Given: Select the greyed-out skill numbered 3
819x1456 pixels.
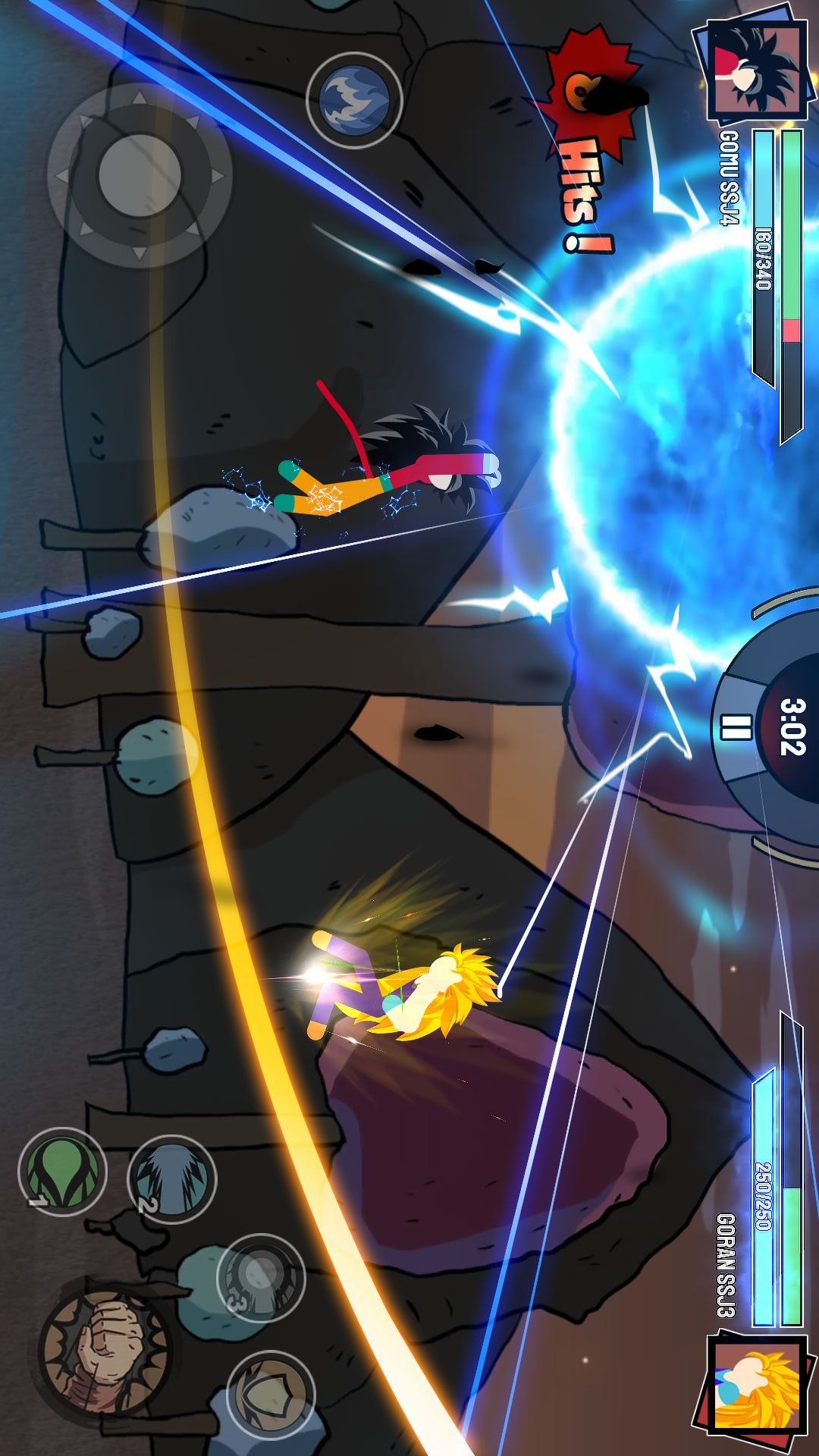Looking at the screenshot, I should pos(261,1278).
